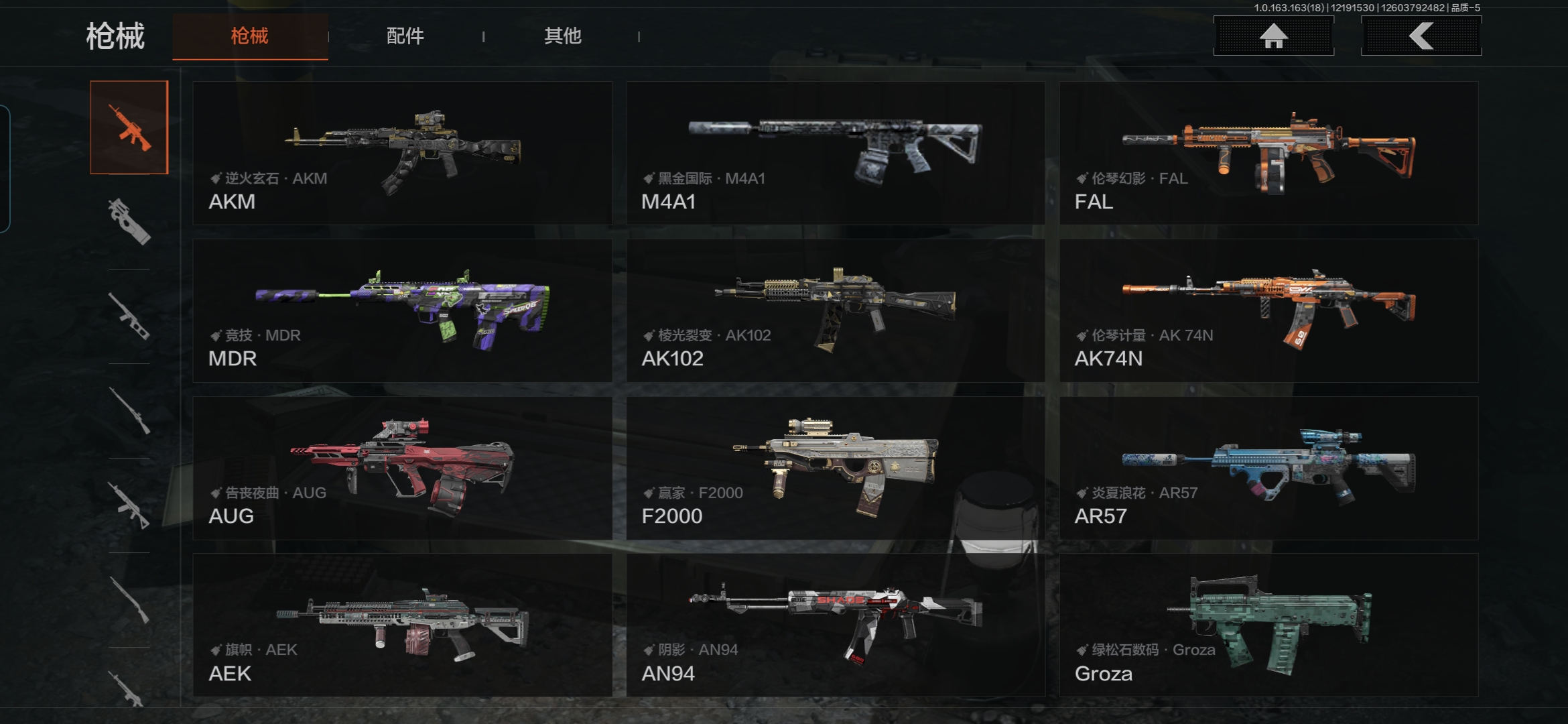Select the orange assault rifle category icon
The image size is (1568, 724).
129,127
